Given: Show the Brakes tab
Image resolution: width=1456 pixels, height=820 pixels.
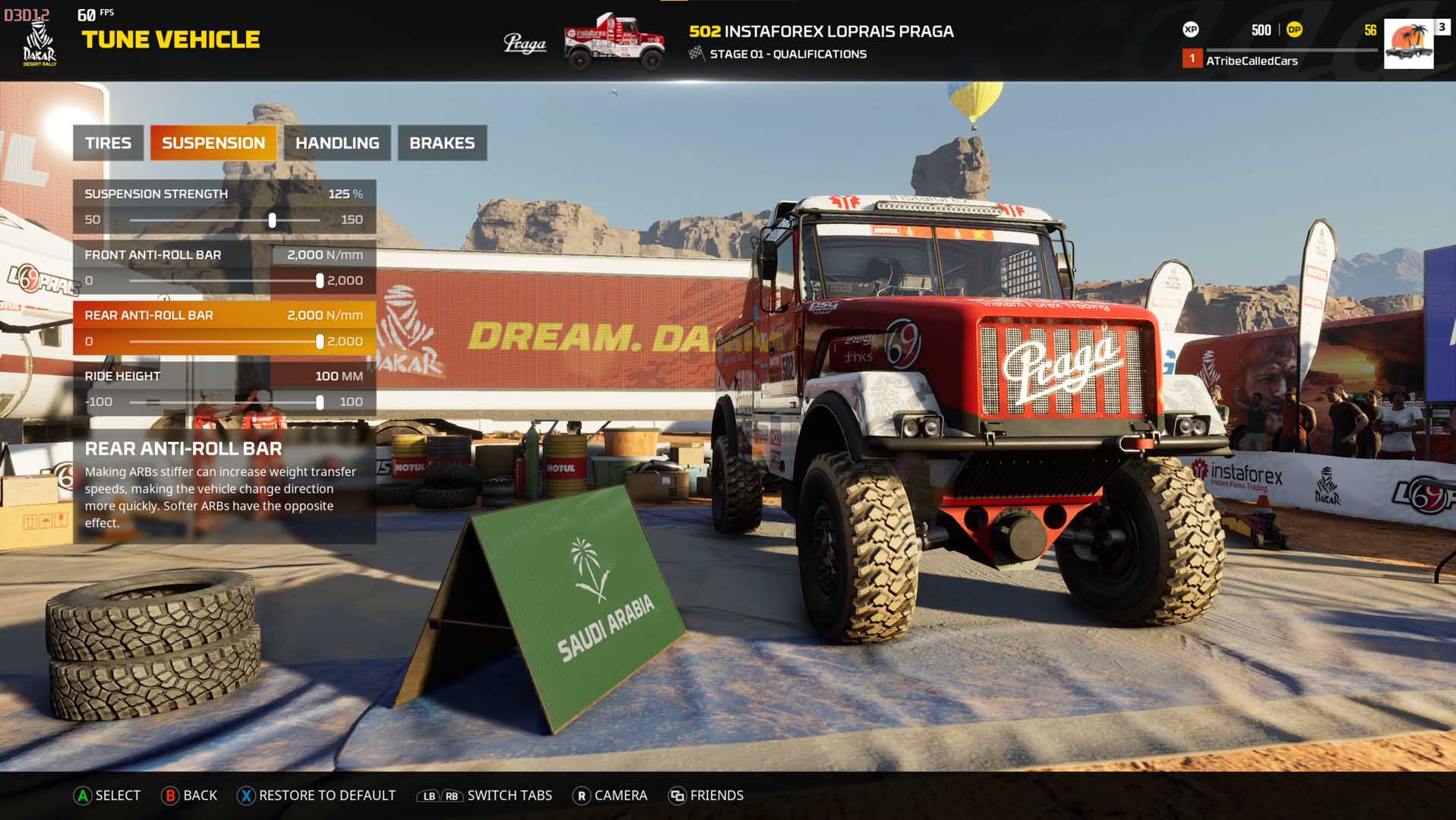Looking at the screenshot, I should tap(442, 143).
